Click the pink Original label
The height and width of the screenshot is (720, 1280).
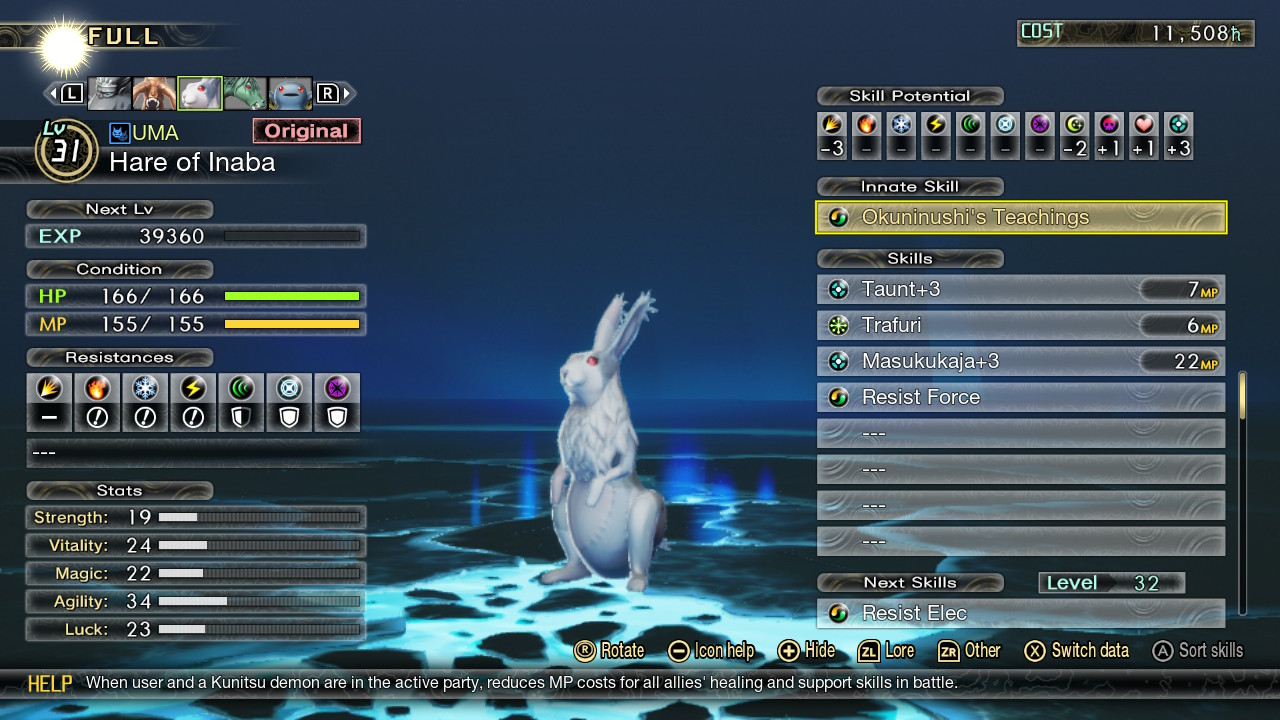(x=306, y=131)
